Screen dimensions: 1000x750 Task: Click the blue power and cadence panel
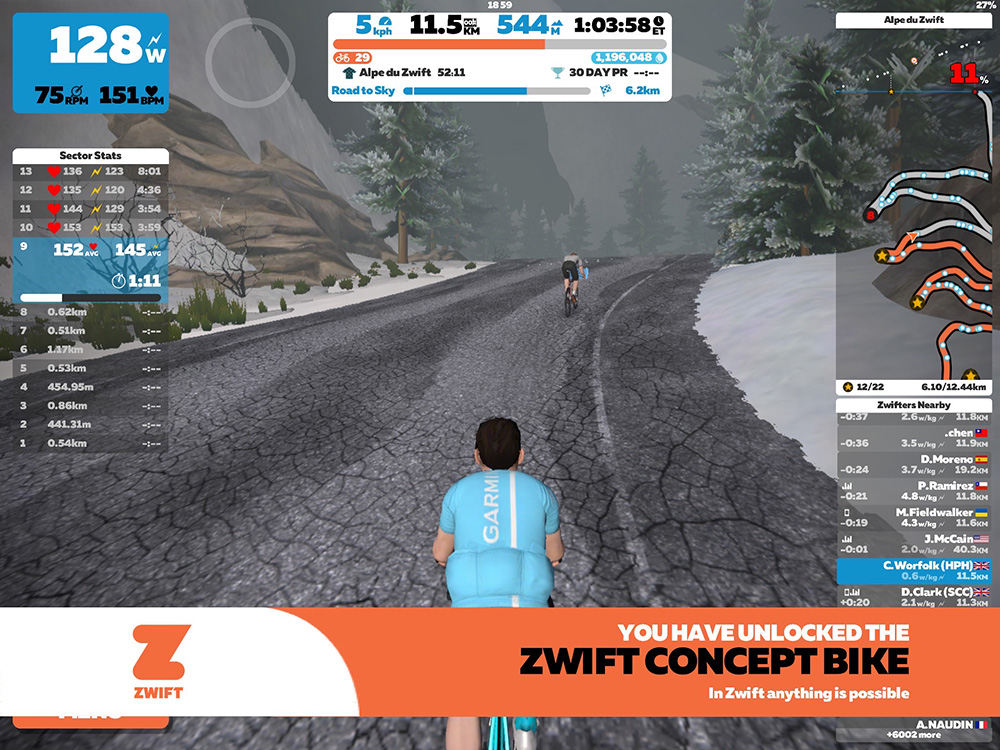pyautogui.click(x=92, y=62)
